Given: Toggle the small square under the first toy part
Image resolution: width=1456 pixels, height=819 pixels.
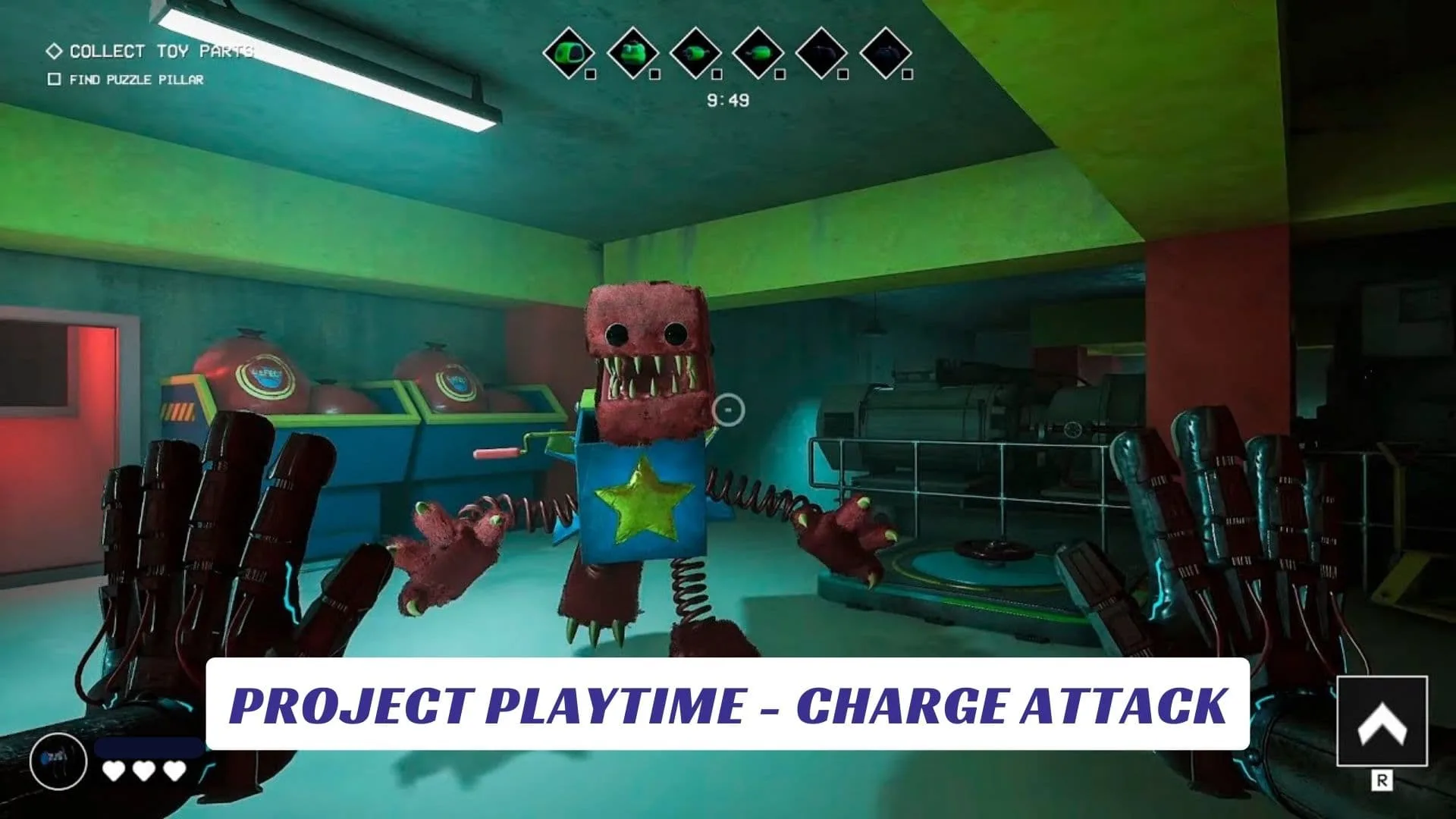Looking at the screenshot, I should click(591, 74).
